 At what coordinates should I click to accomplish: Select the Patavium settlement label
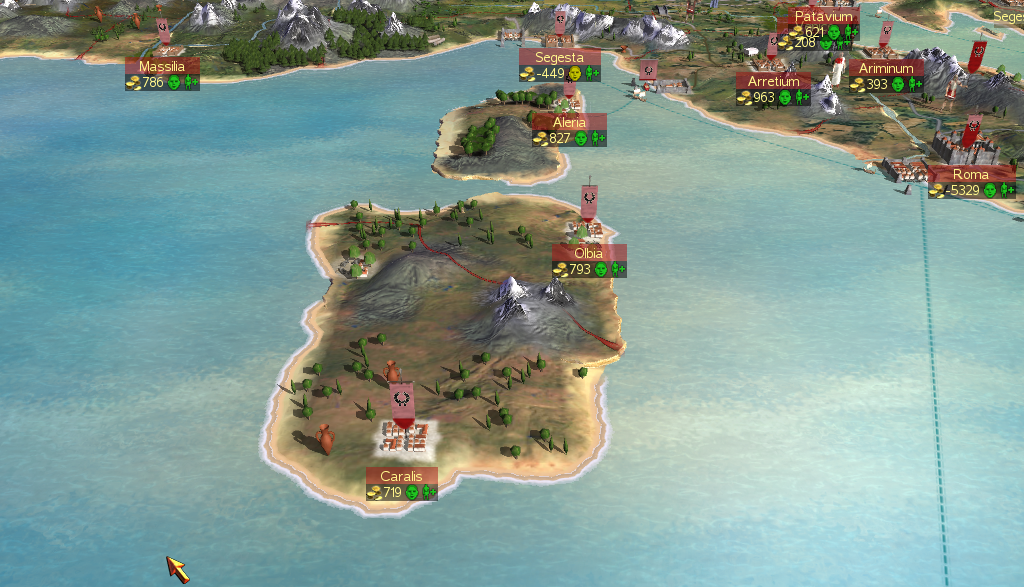[x=824, y=17]
